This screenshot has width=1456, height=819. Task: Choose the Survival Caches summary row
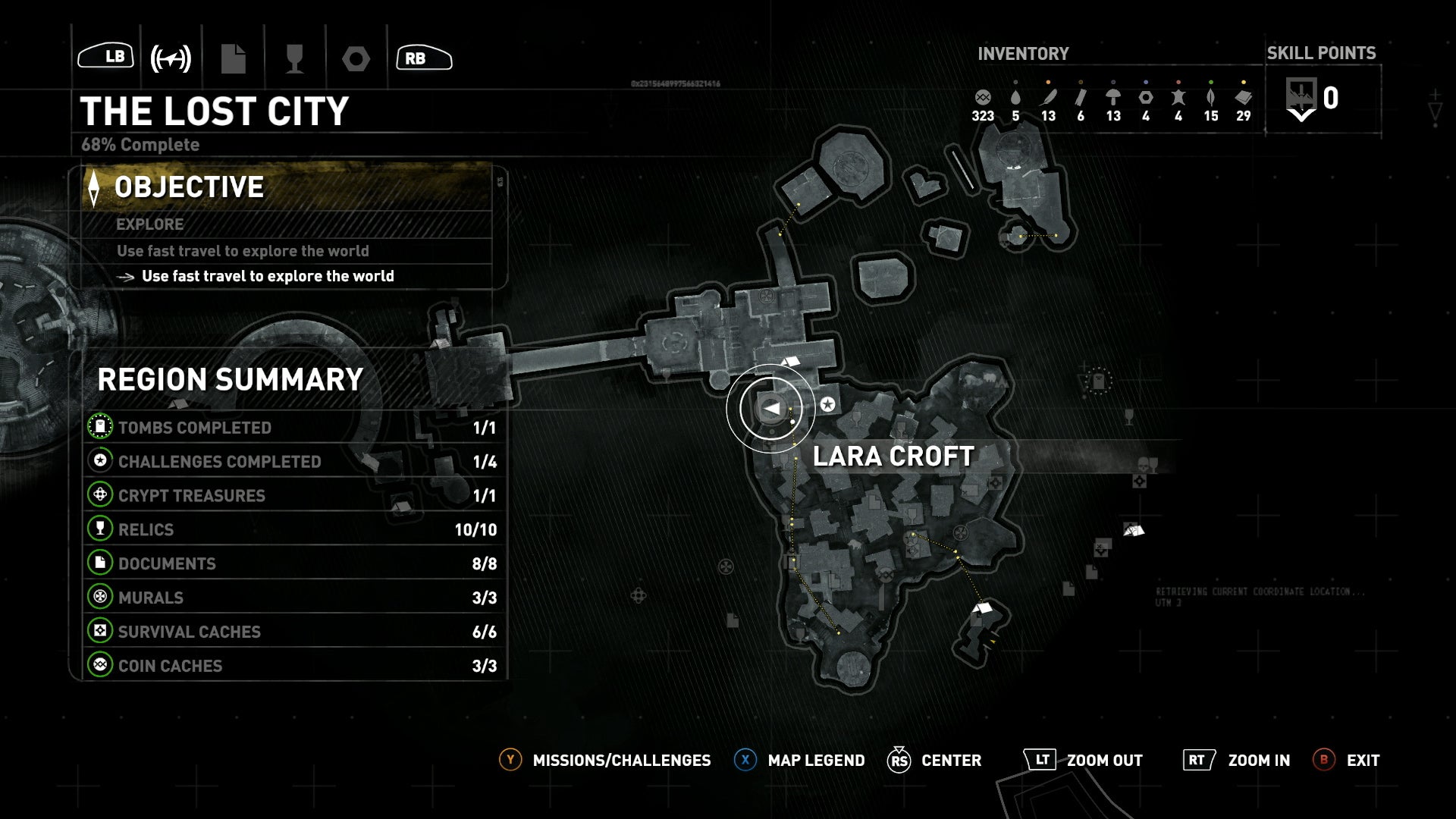point(293,632)
